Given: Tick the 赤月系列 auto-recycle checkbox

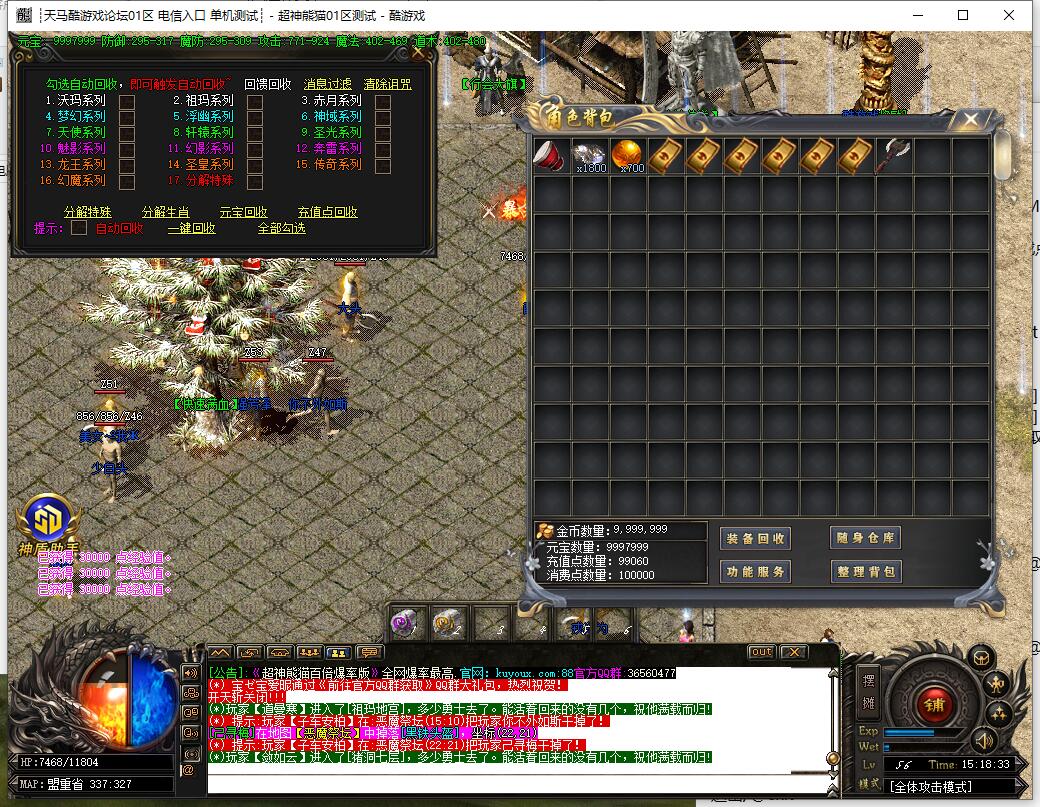Looking at the screenshot, I should (383, 101).
